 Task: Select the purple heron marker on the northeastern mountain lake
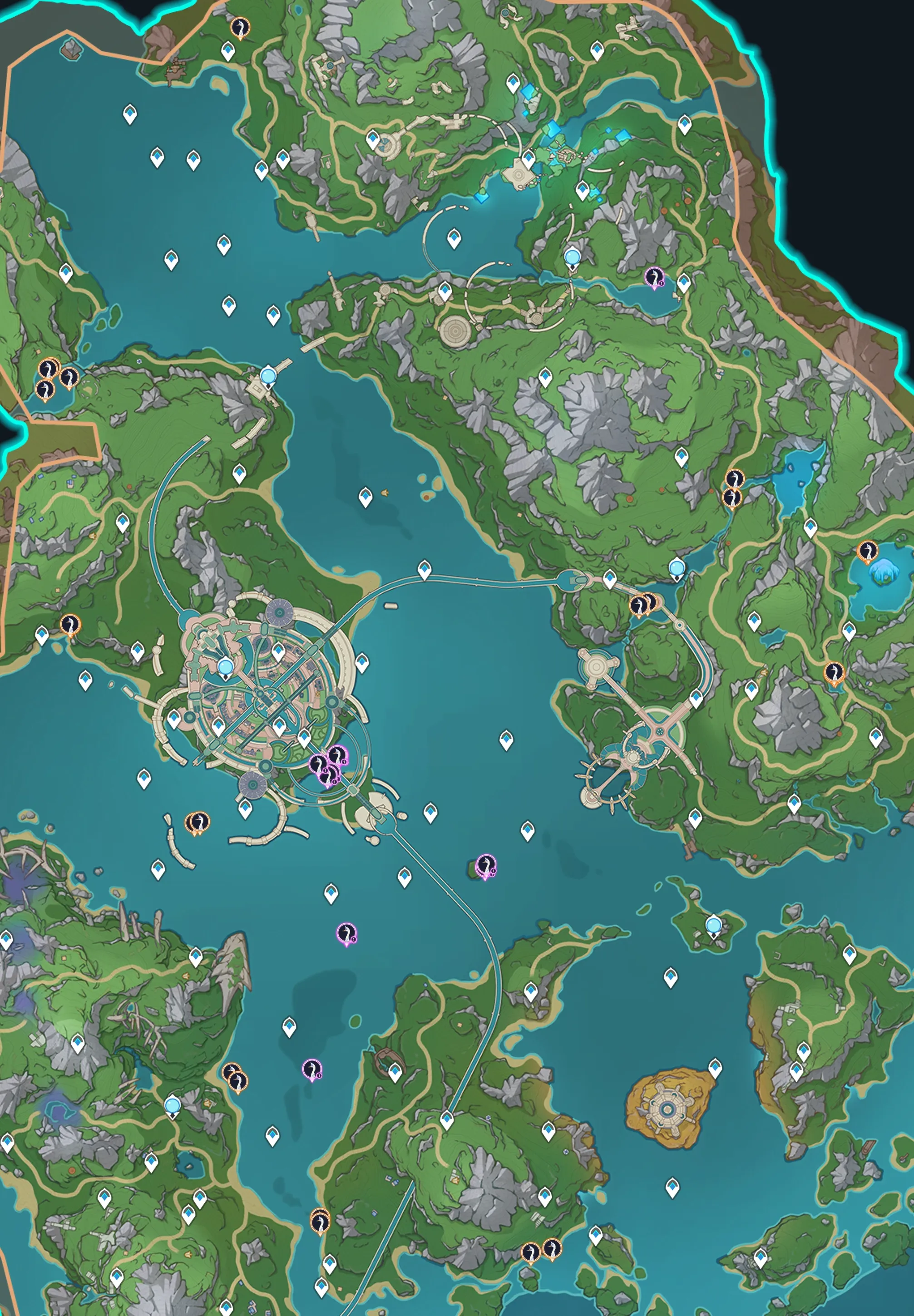(653, 278)
